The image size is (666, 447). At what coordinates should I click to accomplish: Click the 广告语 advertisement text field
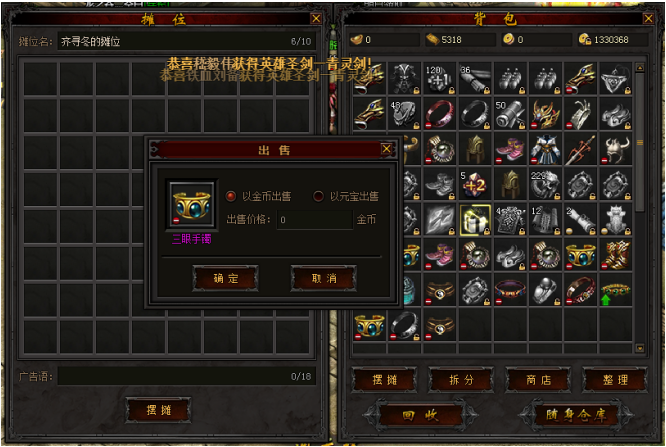tap(170, 376)
